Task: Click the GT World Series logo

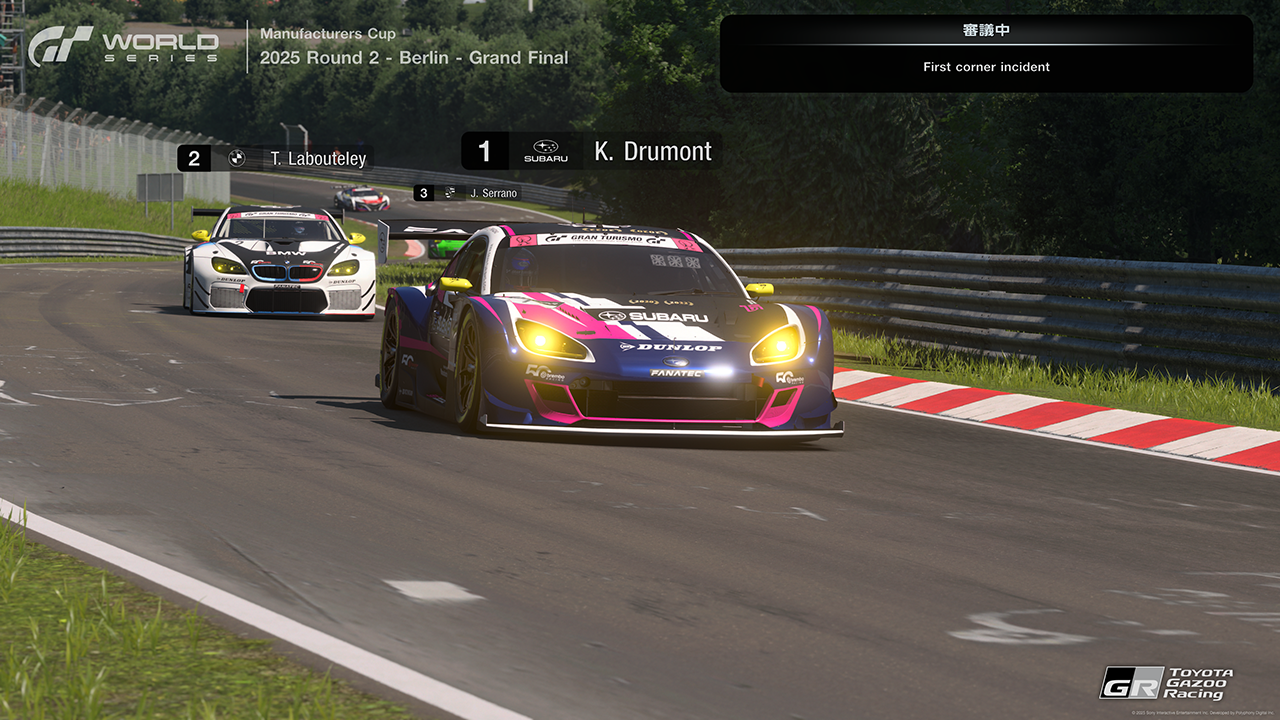Action: pyautogui.click(x=123, y=46)
